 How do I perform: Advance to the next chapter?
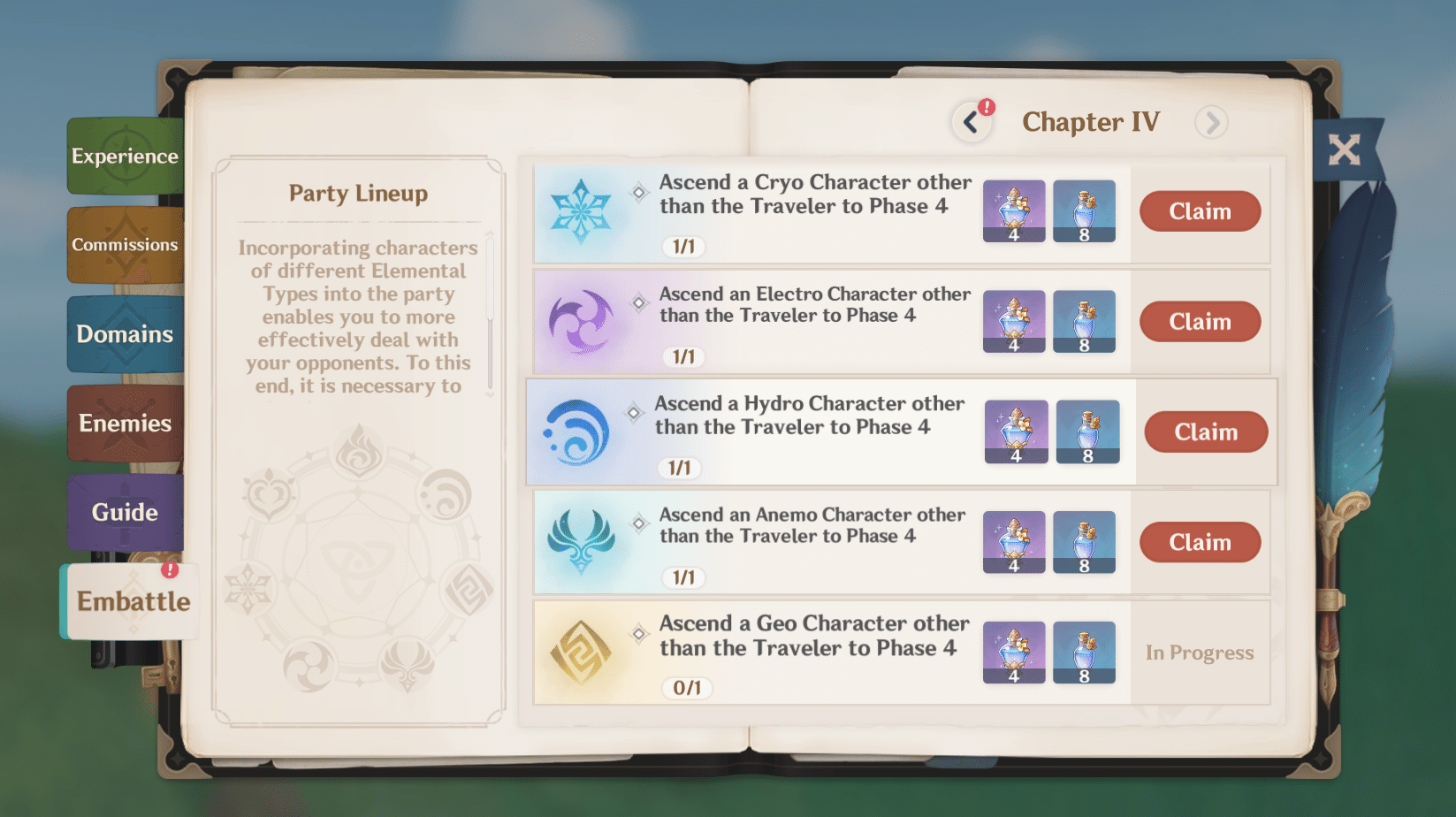[x=1212, y=123]
